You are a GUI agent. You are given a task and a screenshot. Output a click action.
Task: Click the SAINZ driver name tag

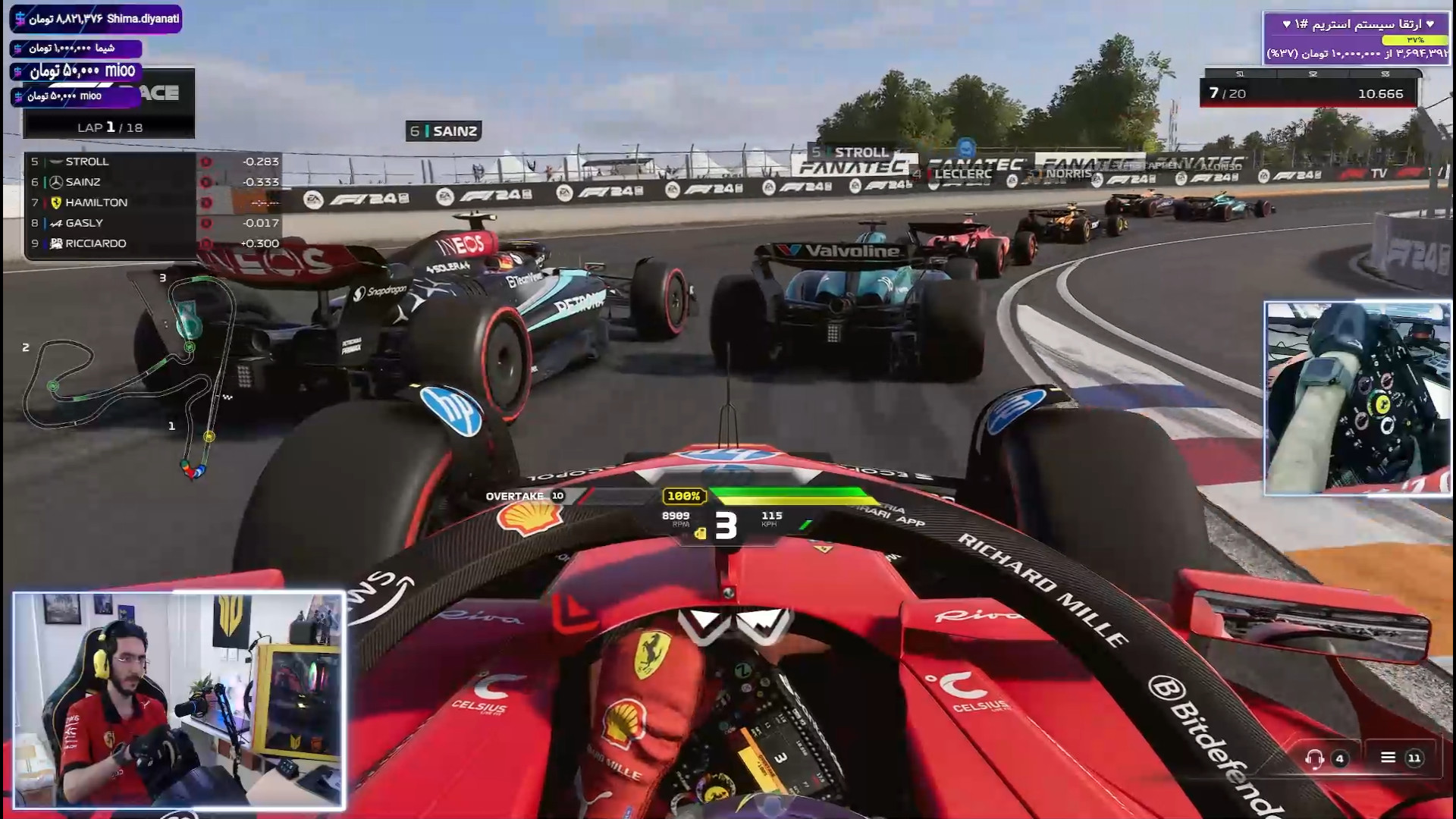click(444, 131)
